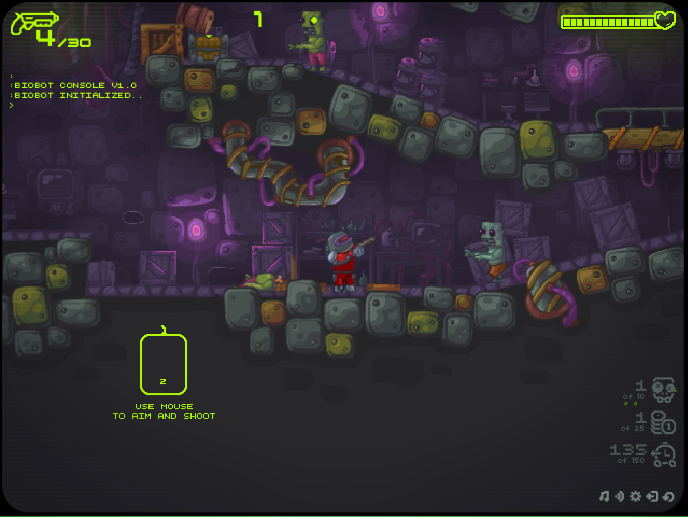This screenshot has width=688, height=517.
Task: Restart level with the circular arrow icon
Action: (x=668, y=496)
